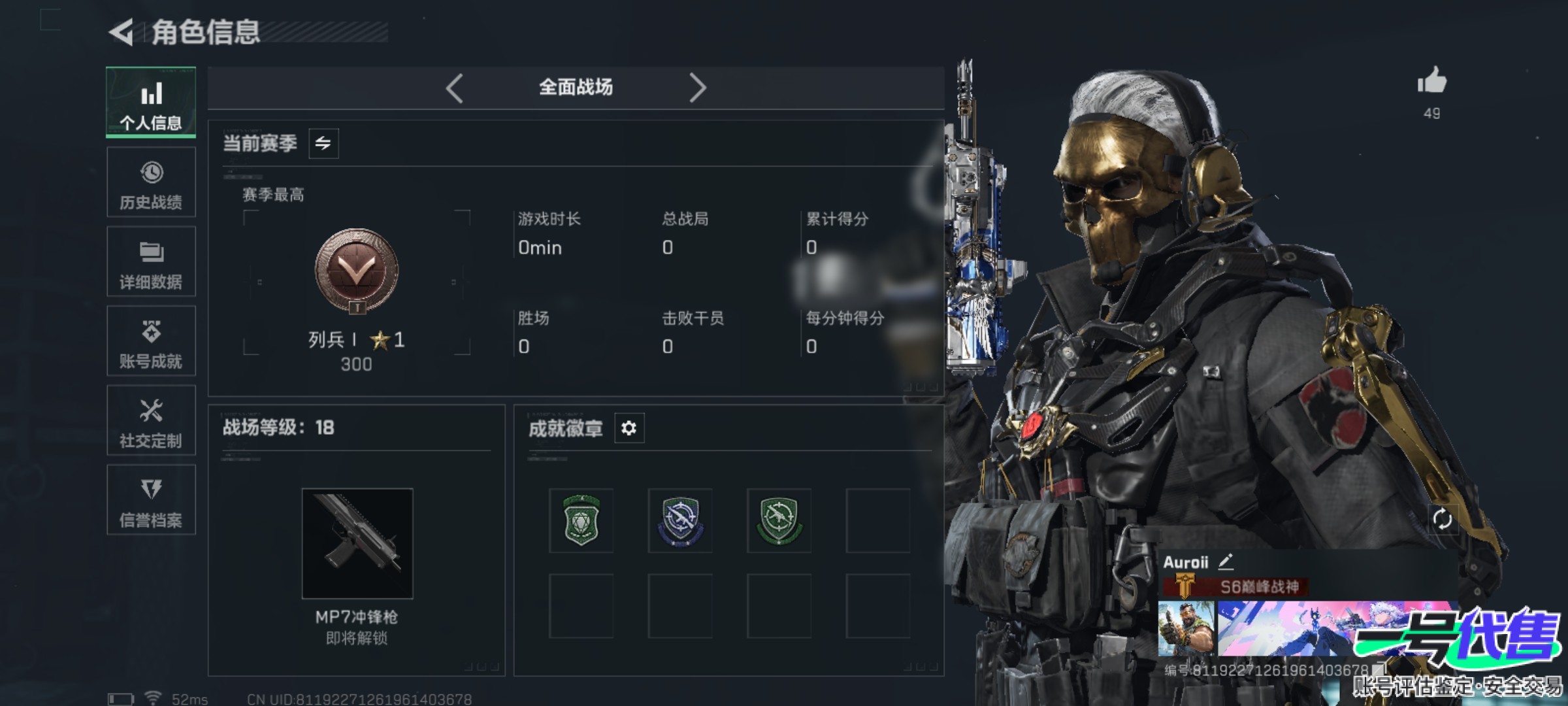Image resolution: width=1568 pixels, height=706 pixels.
Task: Click the rotate character model button
Action: click(x=1442, y=520)
